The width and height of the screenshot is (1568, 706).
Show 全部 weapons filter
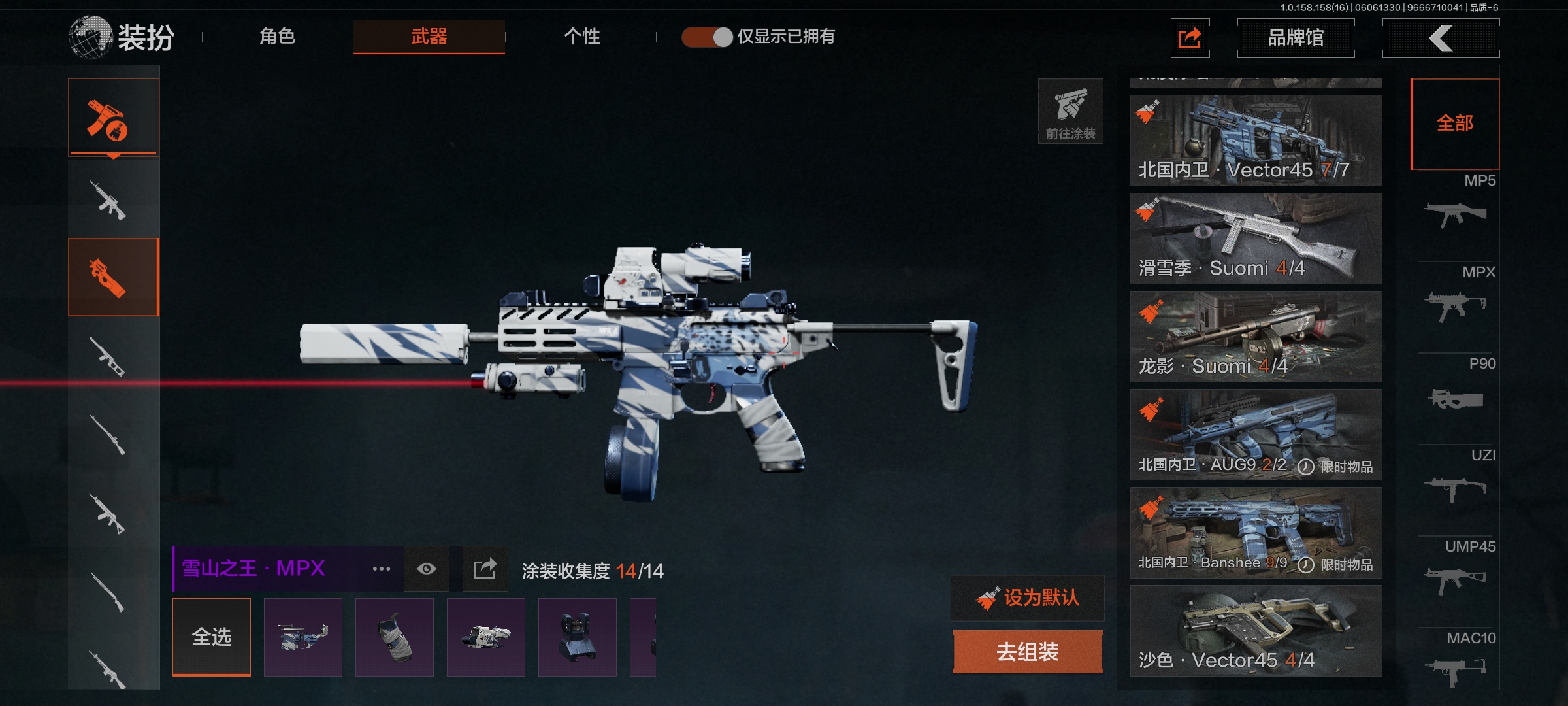tap(1455, 124)
